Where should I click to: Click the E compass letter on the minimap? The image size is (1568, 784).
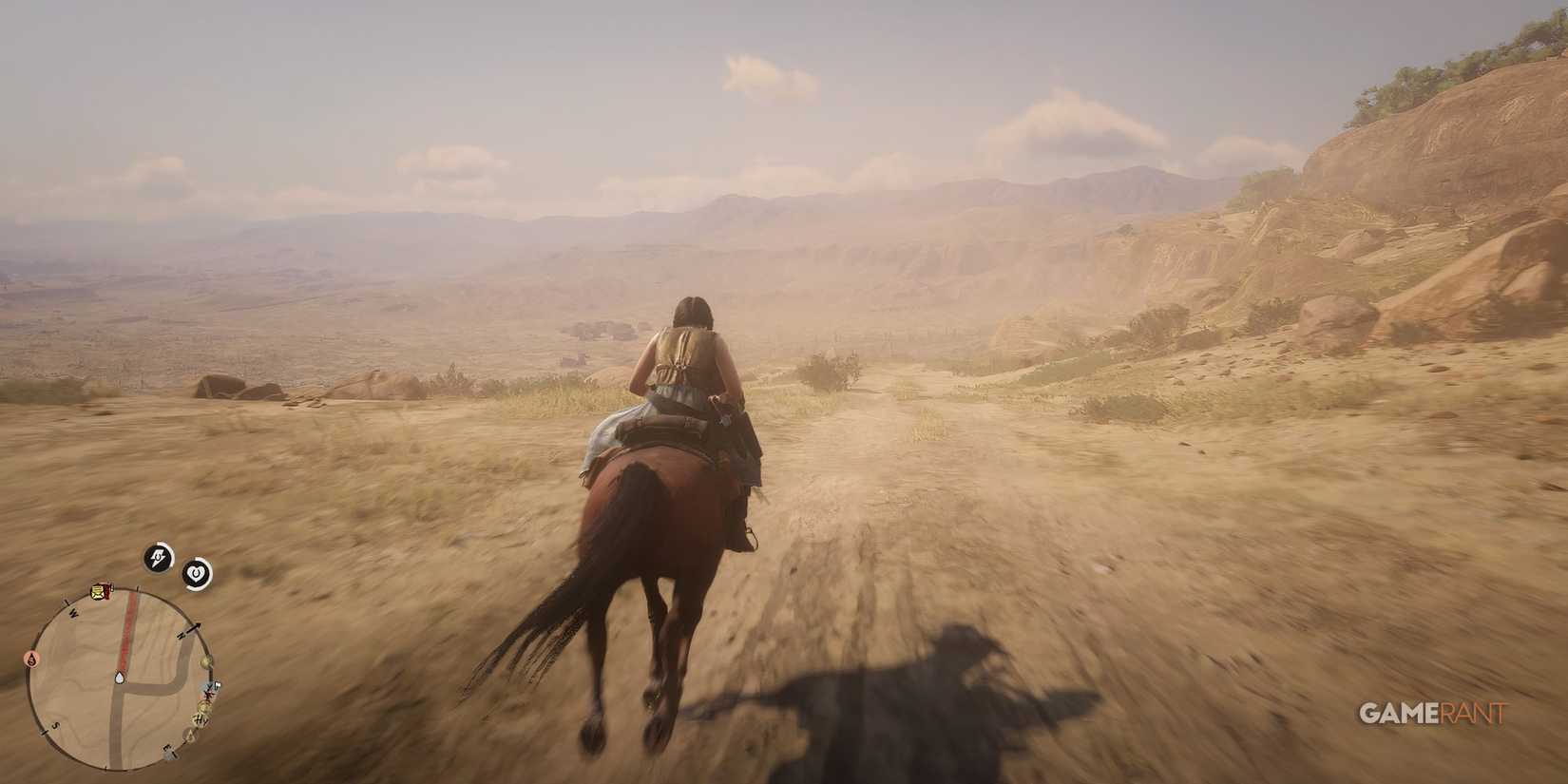tap(169, 746)
